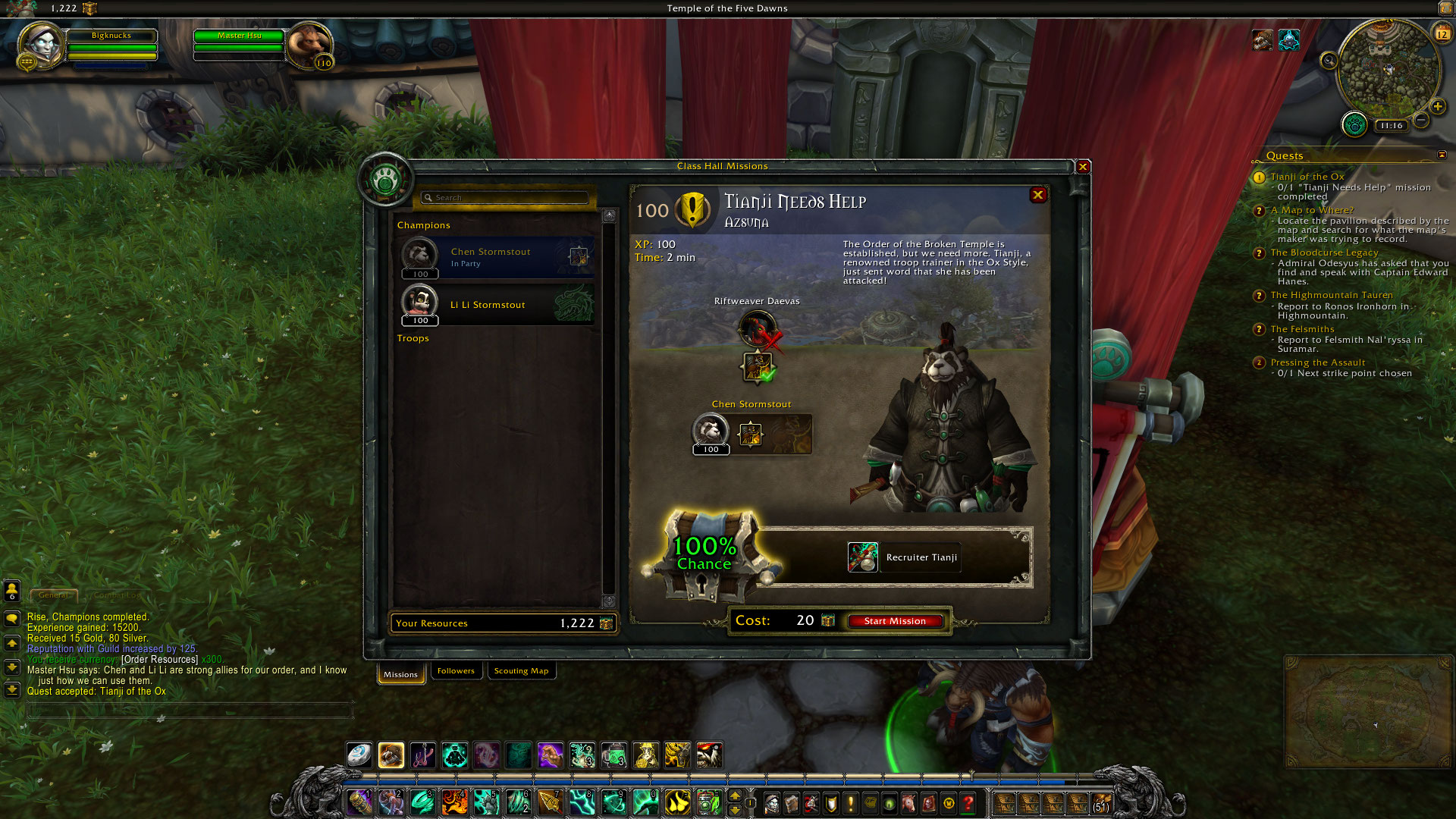Open the class hall paw icon on minimap

[x=1355, y=125]
